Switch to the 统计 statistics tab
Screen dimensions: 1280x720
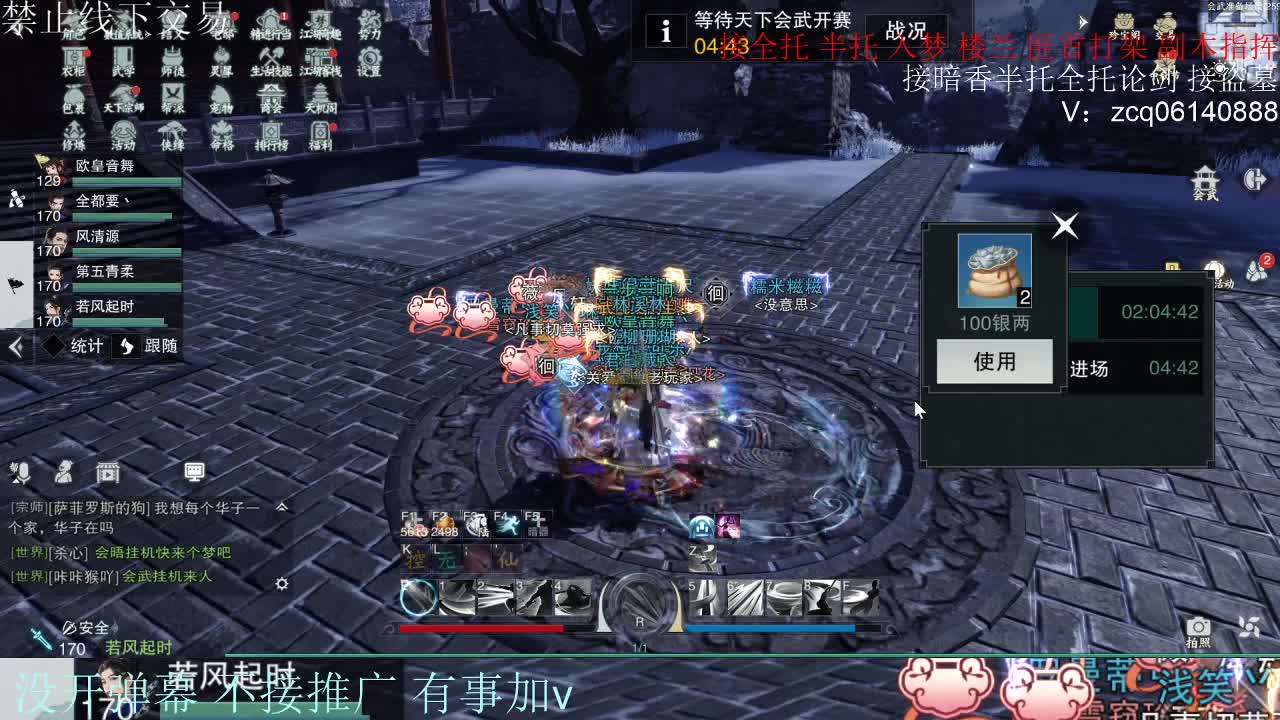click(x=85, y=347)
